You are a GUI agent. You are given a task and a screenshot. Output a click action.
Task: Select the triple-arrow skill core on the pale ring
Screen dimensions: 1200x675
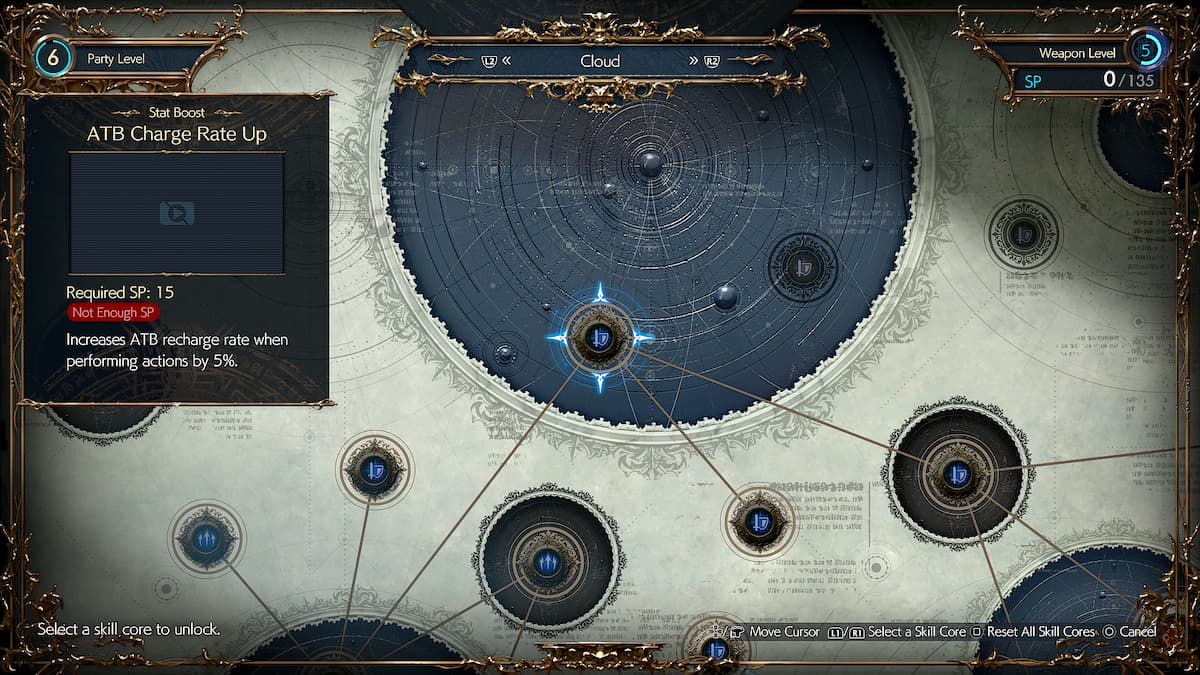pyautogui.click(x=206, y=540)
